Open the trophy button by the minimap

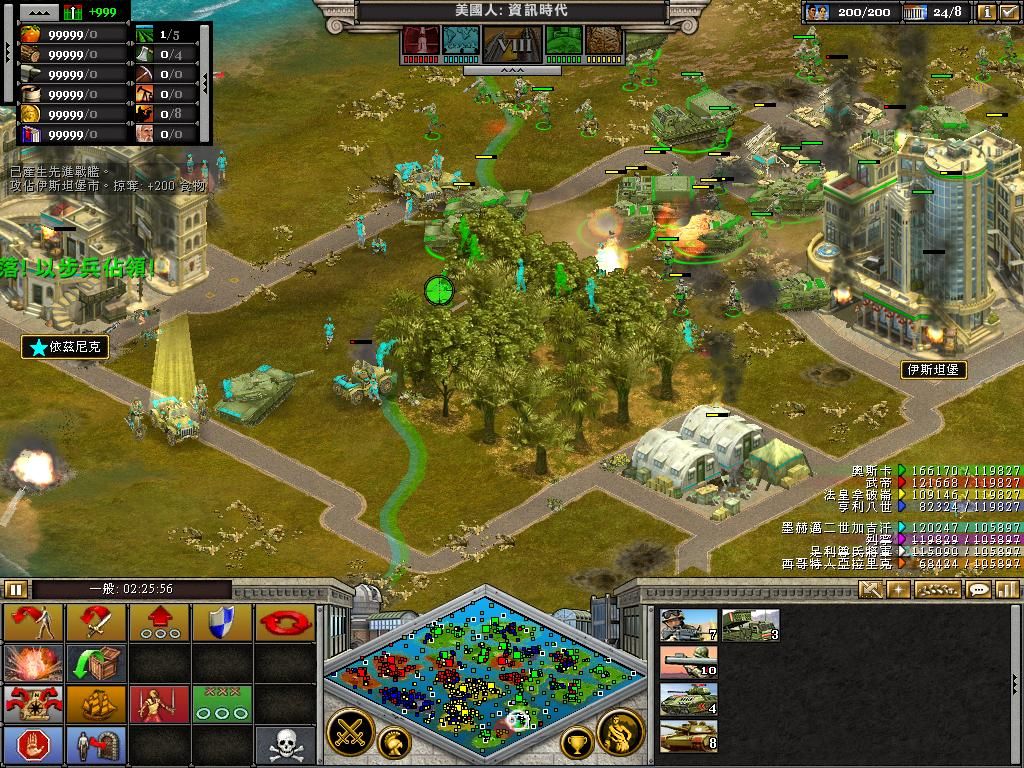(x=576, y=742)
